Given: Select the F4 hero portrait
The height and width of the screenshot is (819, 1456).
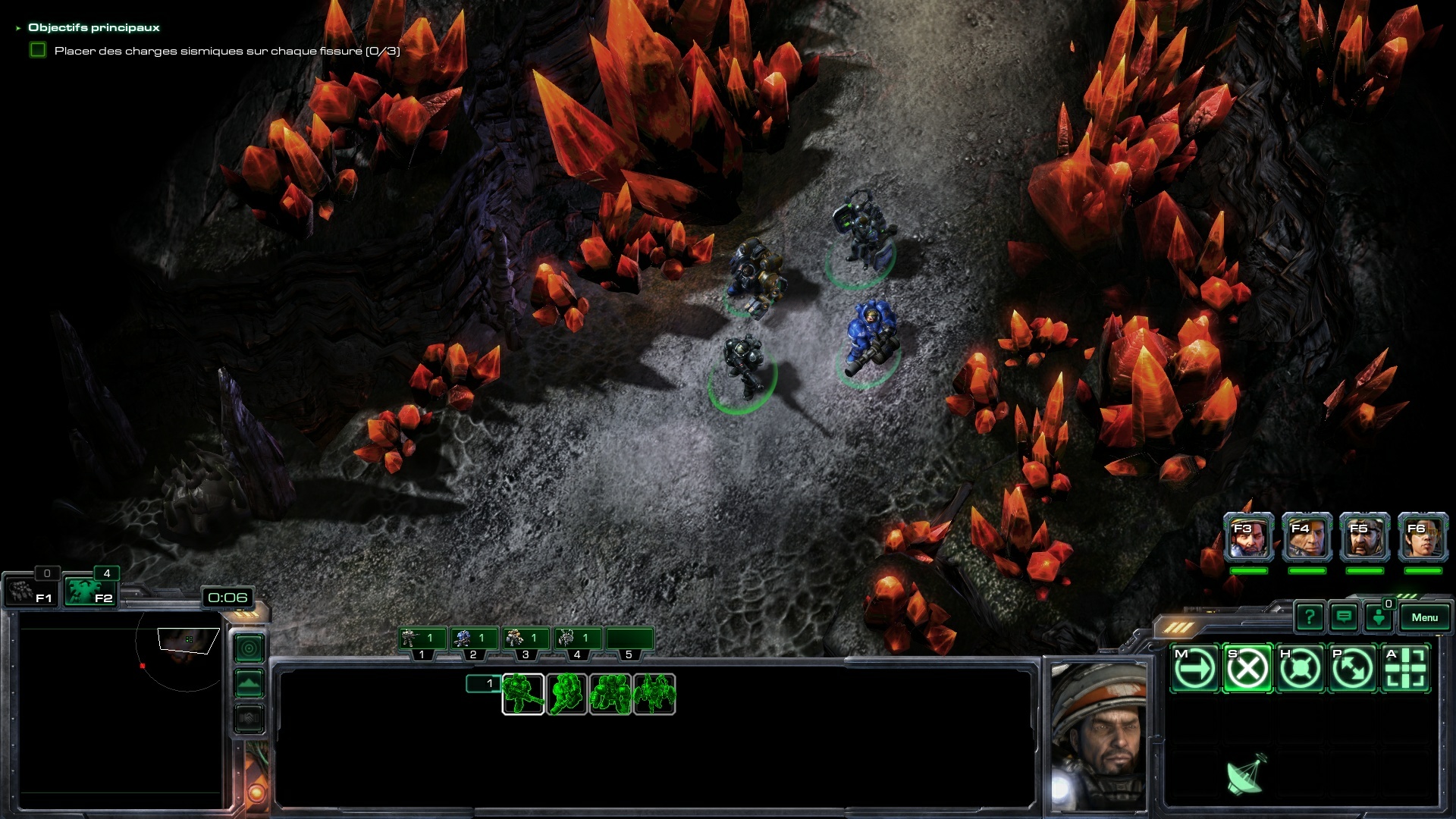Looking at the screenshot, I should (x=1307, y=538).
